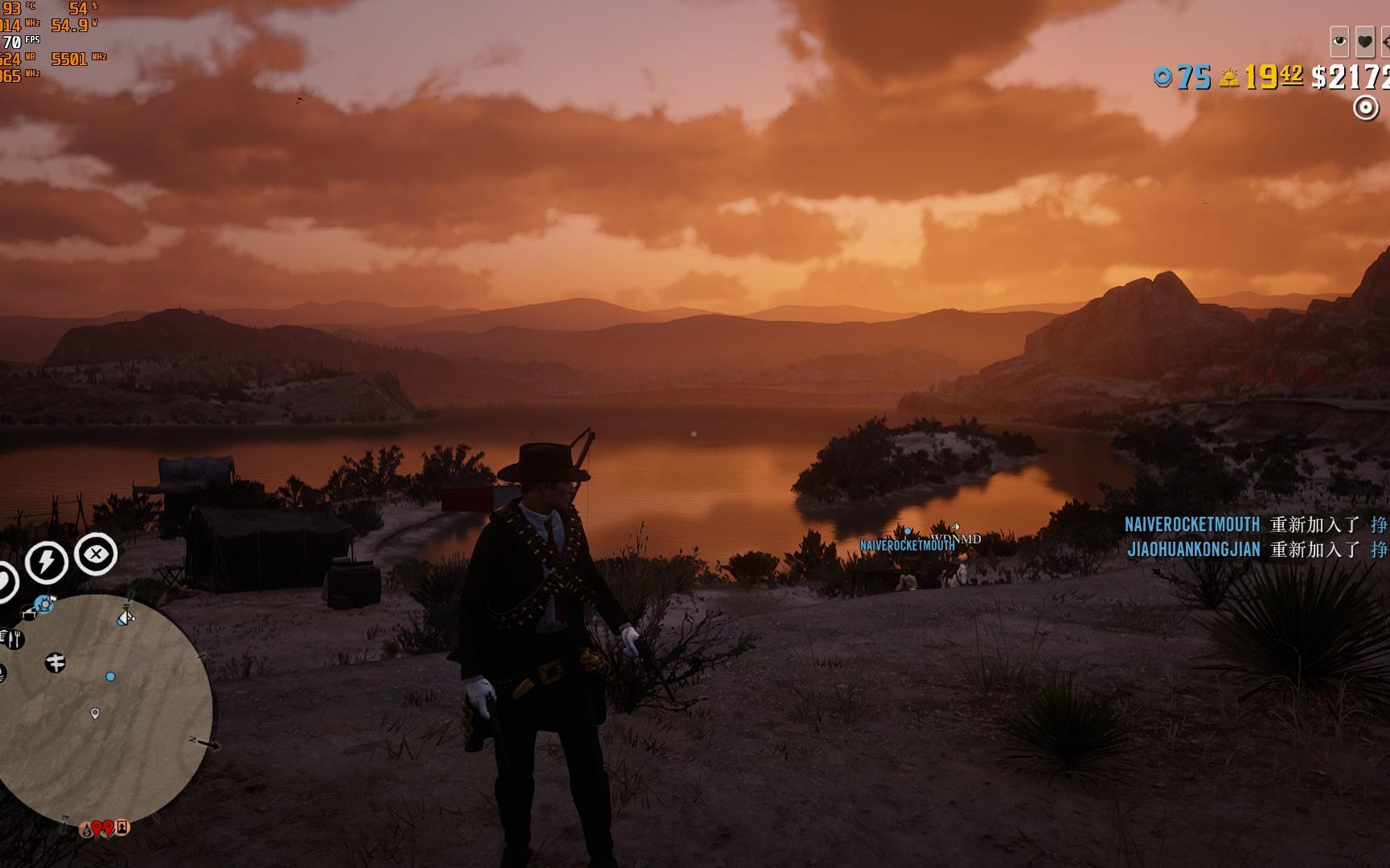
Task: Select the white waypoint pin on the minimap
Action: tap(95, 713)
